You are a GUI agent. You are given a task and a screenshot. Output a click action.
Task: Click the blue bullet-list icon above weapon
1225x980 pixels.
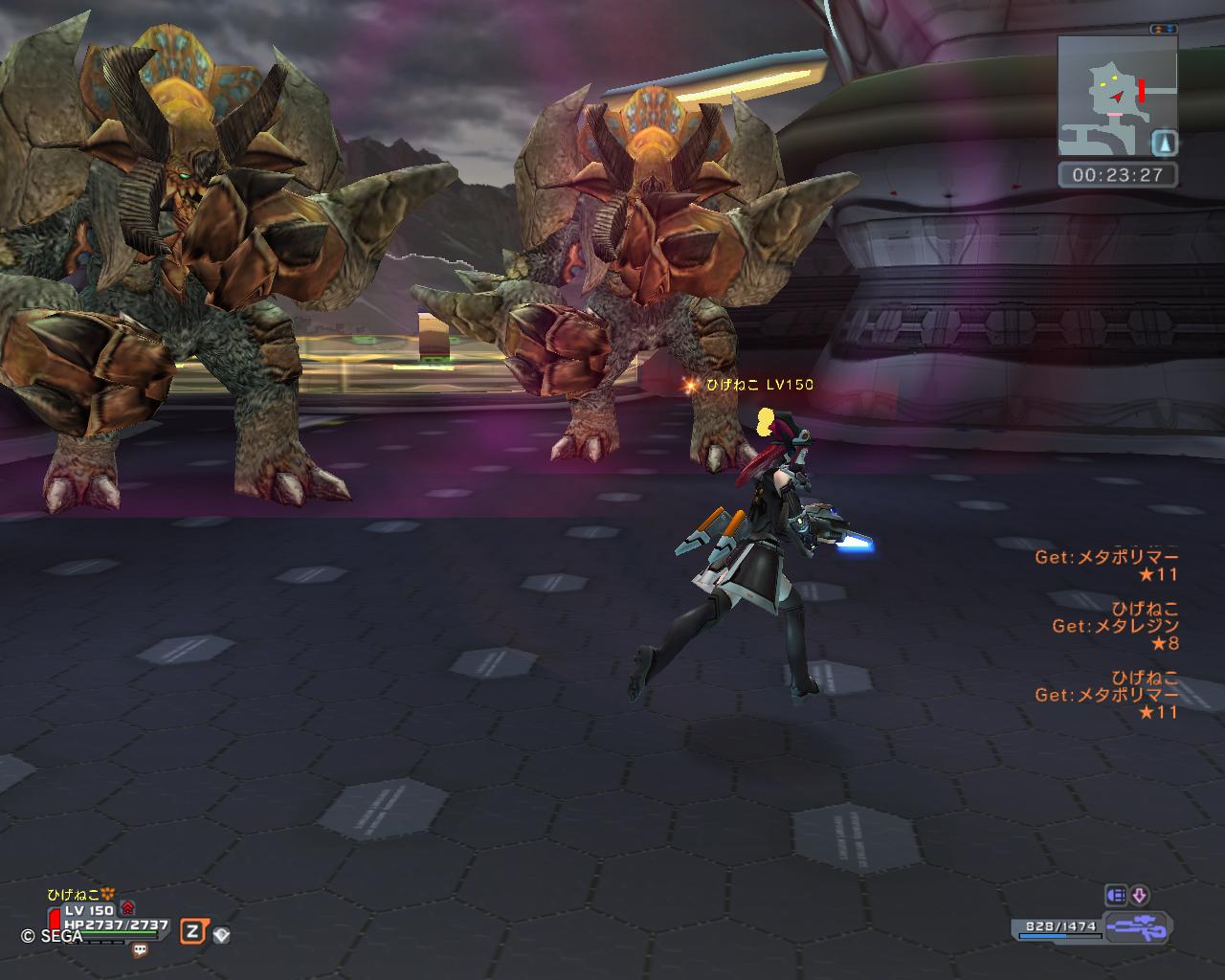coord(1116,896)
